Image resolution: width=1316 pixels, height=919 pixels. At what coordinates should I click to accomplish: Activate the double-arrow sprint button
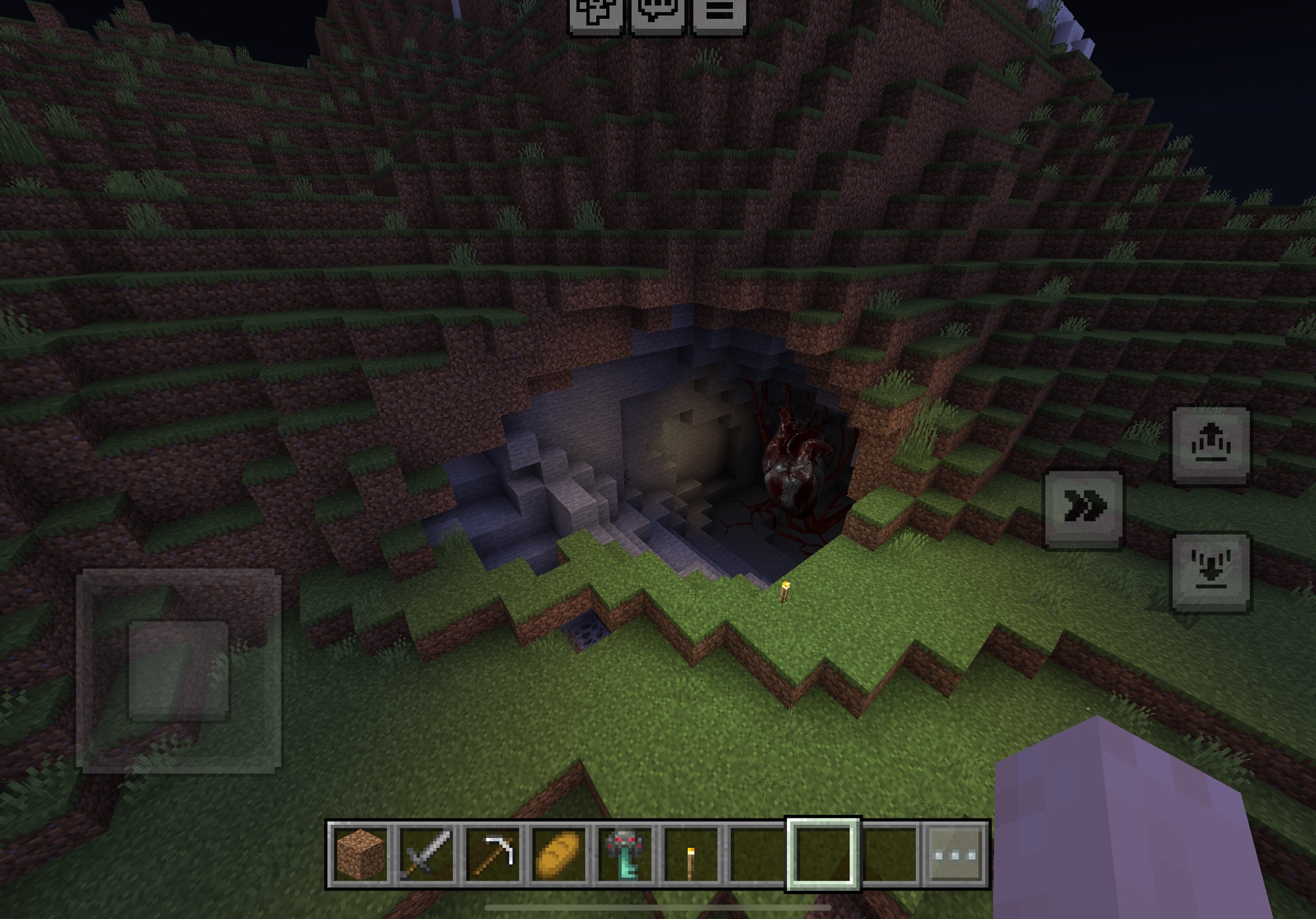pos(1084,508)
